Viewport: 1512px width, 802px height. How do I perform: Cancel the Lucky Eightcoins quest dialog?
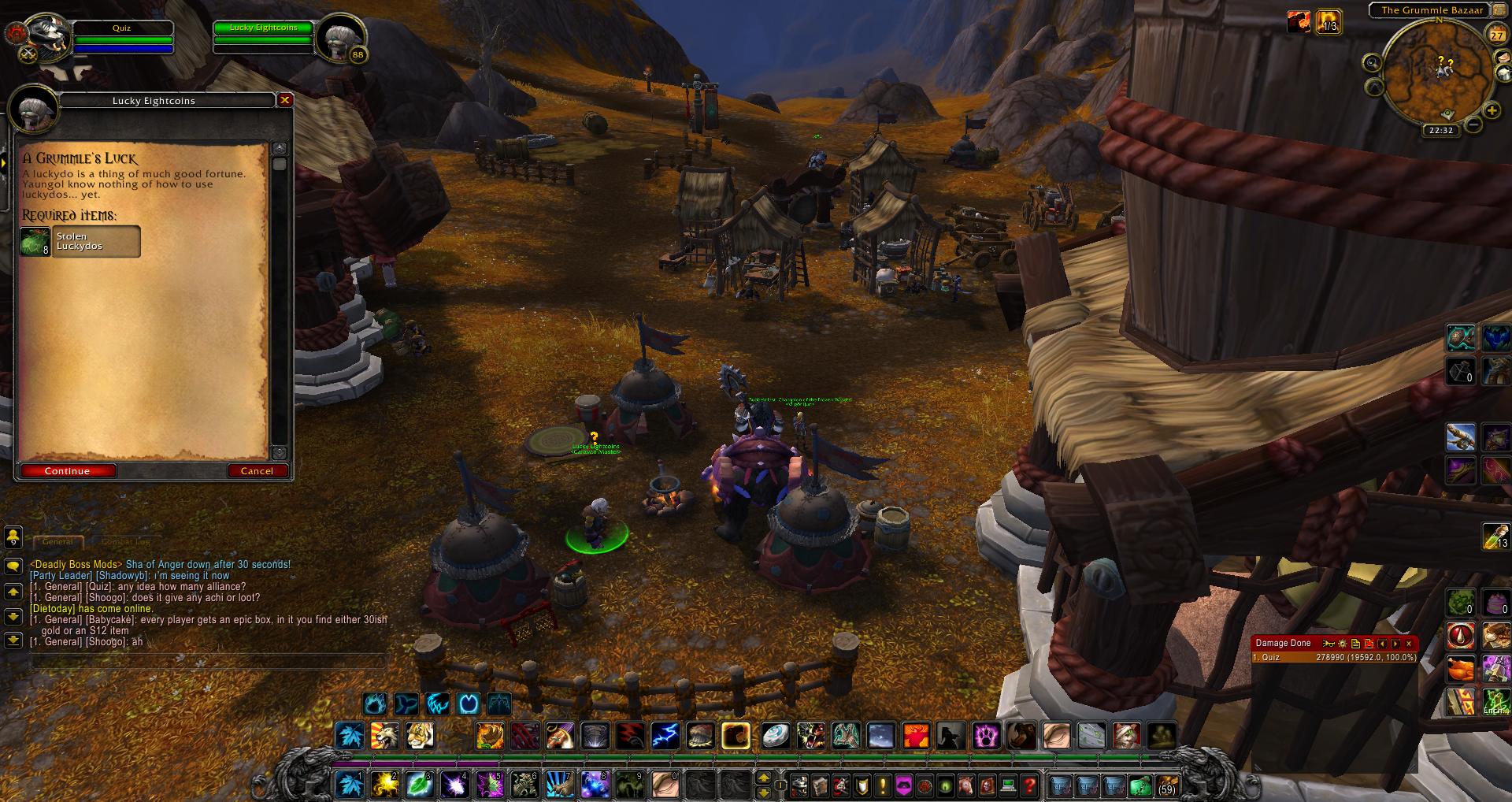257,471
